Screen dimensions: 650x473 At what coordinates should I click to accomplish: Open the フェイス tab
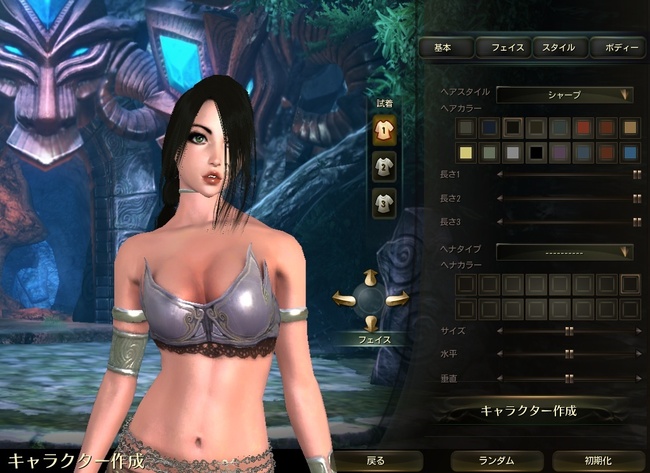coord(501,47)
